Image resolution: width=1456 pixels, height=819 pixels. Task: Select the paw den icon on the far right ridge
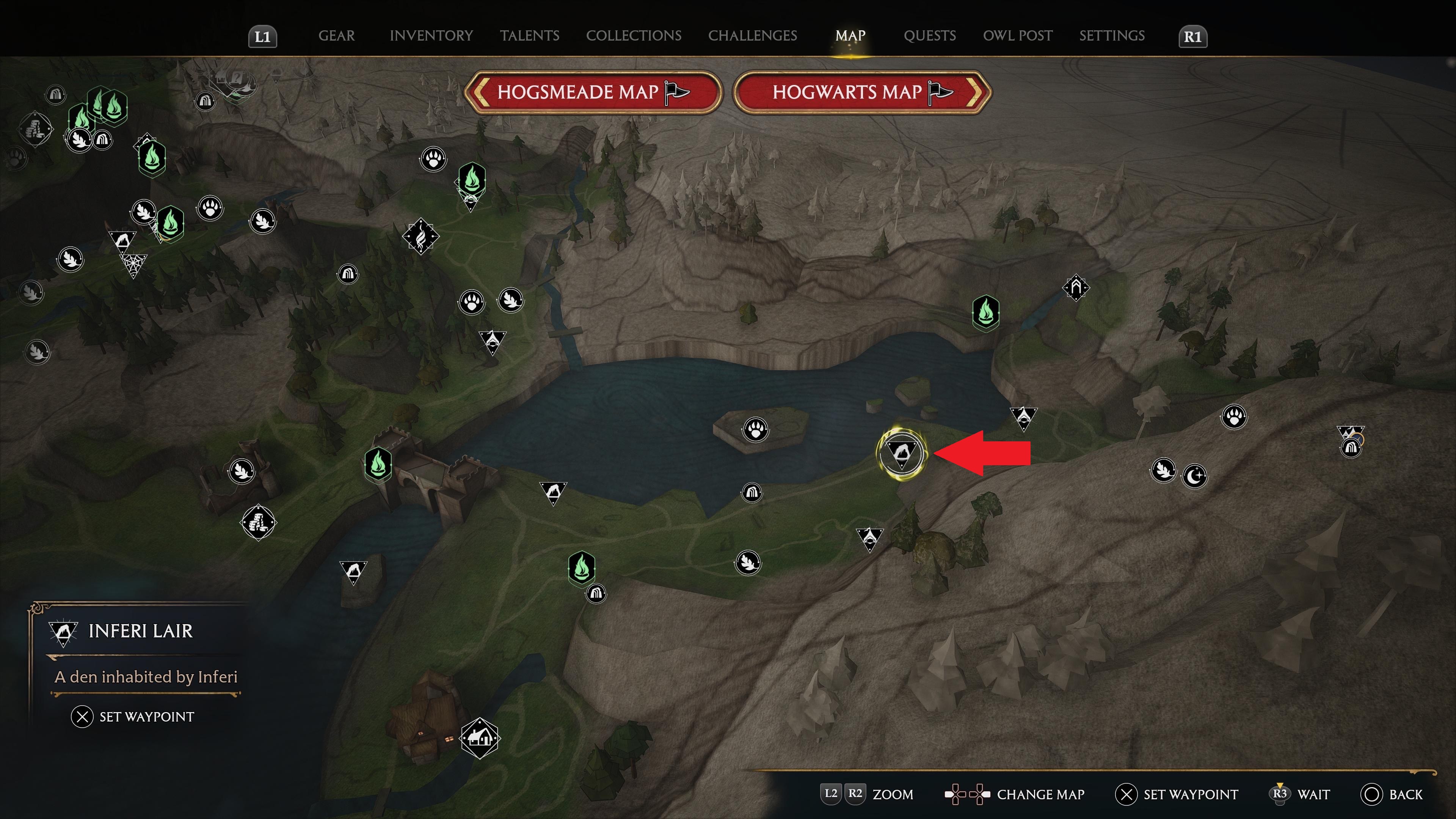[1234, 416]
